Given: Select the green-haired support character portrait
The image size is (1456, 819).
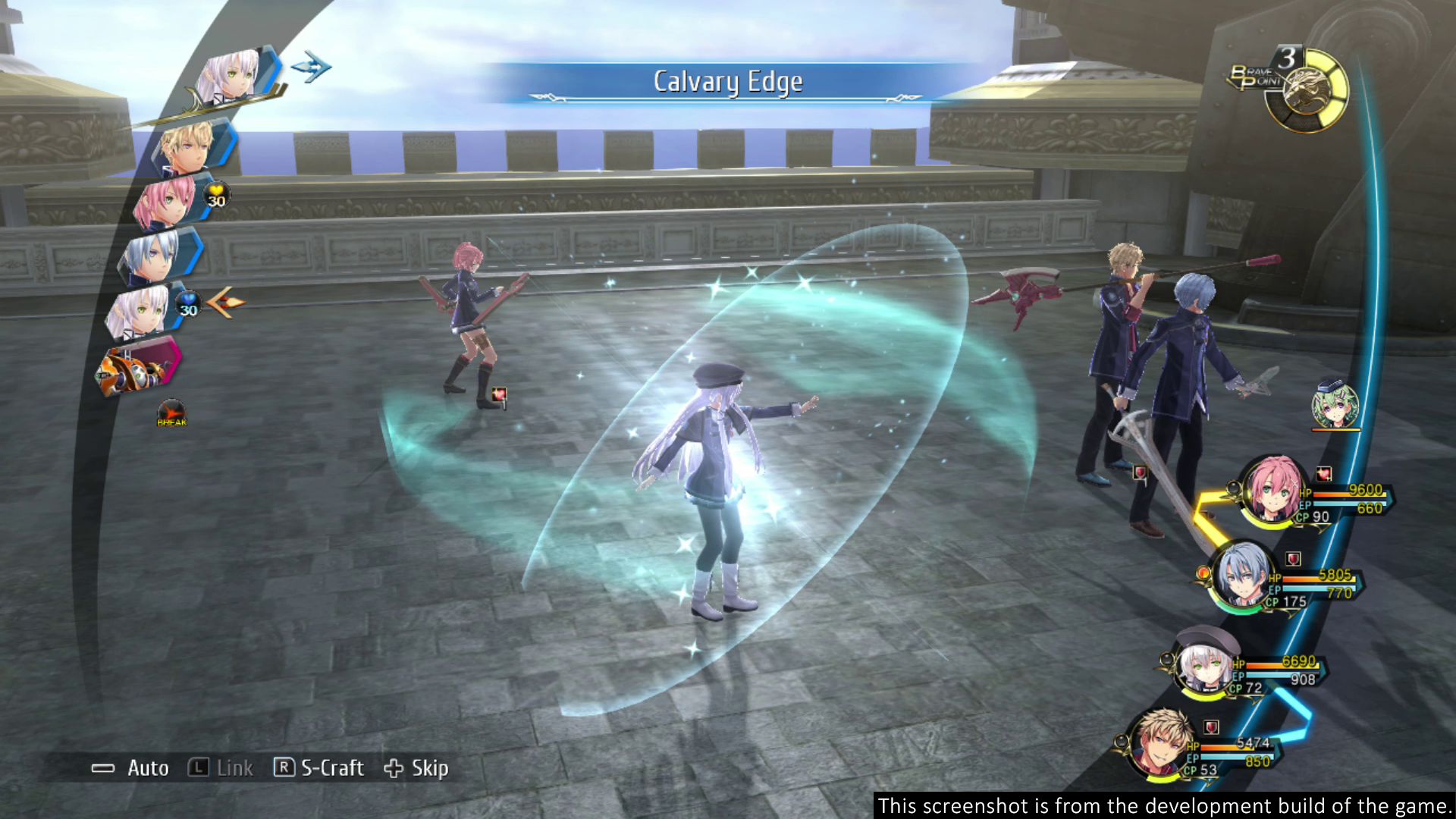Looking at the screenshot, I should click(1335, 406).
